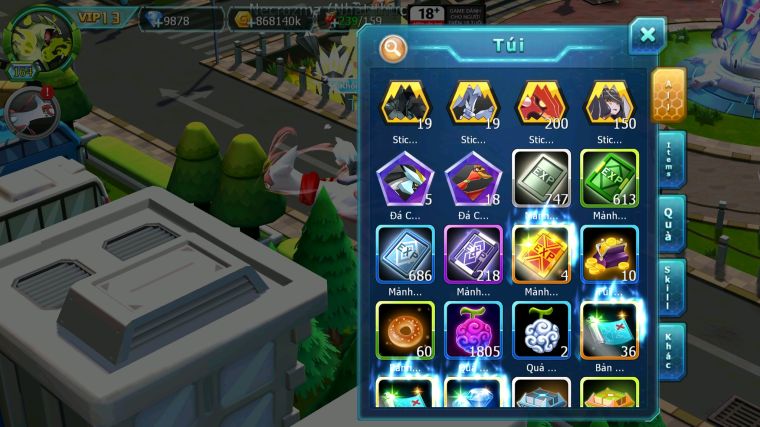
Task: Pick the purple devil fruit with 1805
Action: point(473,330)
